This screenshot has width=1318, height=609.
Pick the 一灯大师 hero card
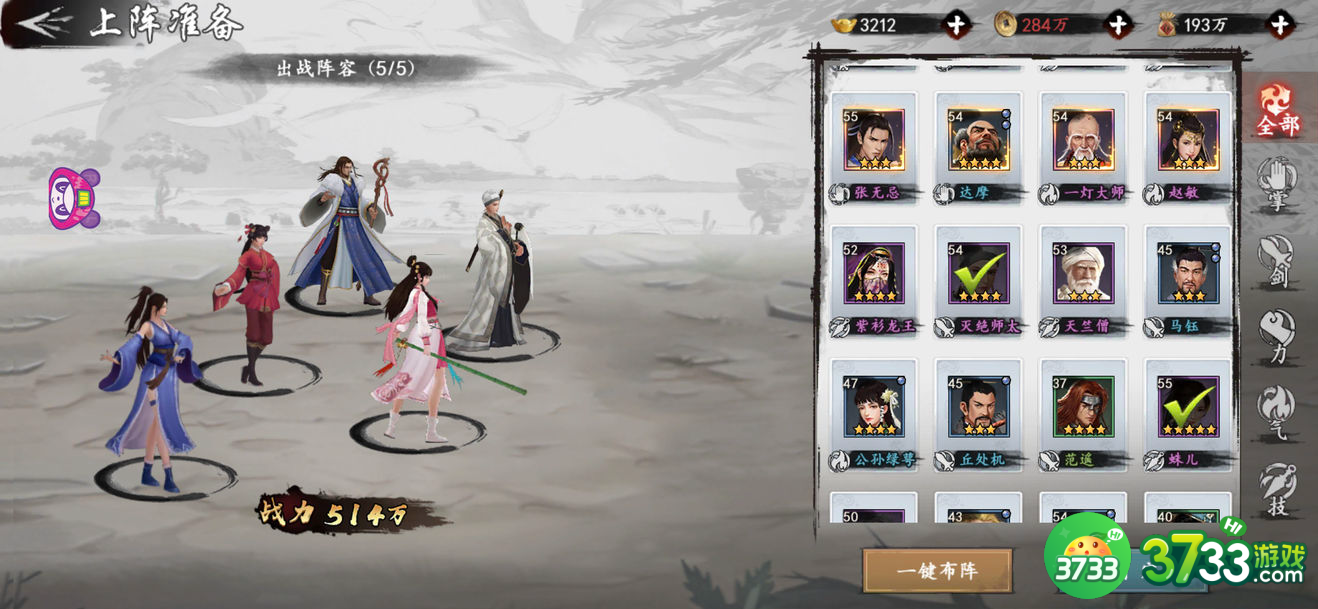tap(1083, 140)
